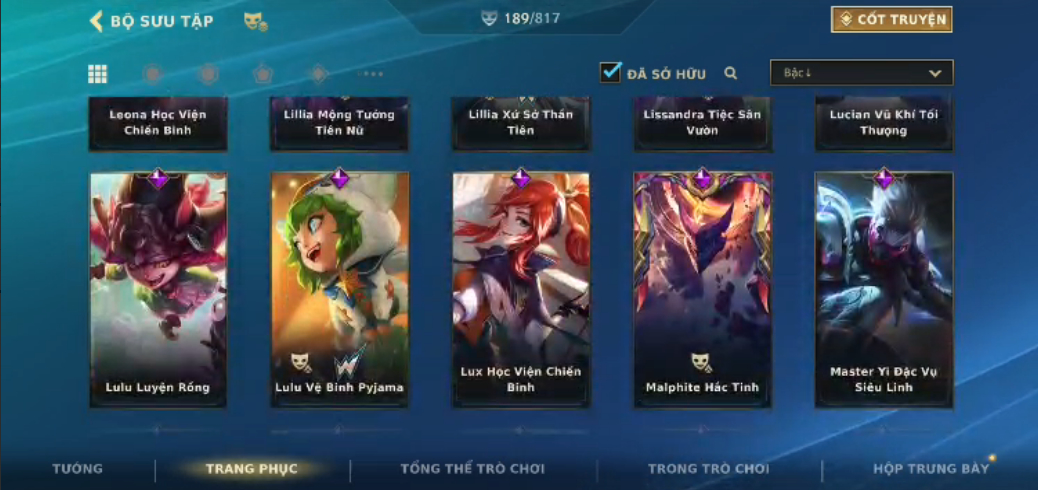Viewport: 1038px width, 490px height.
Task: Open the Bậc sort dropdown
Action: 861,73
